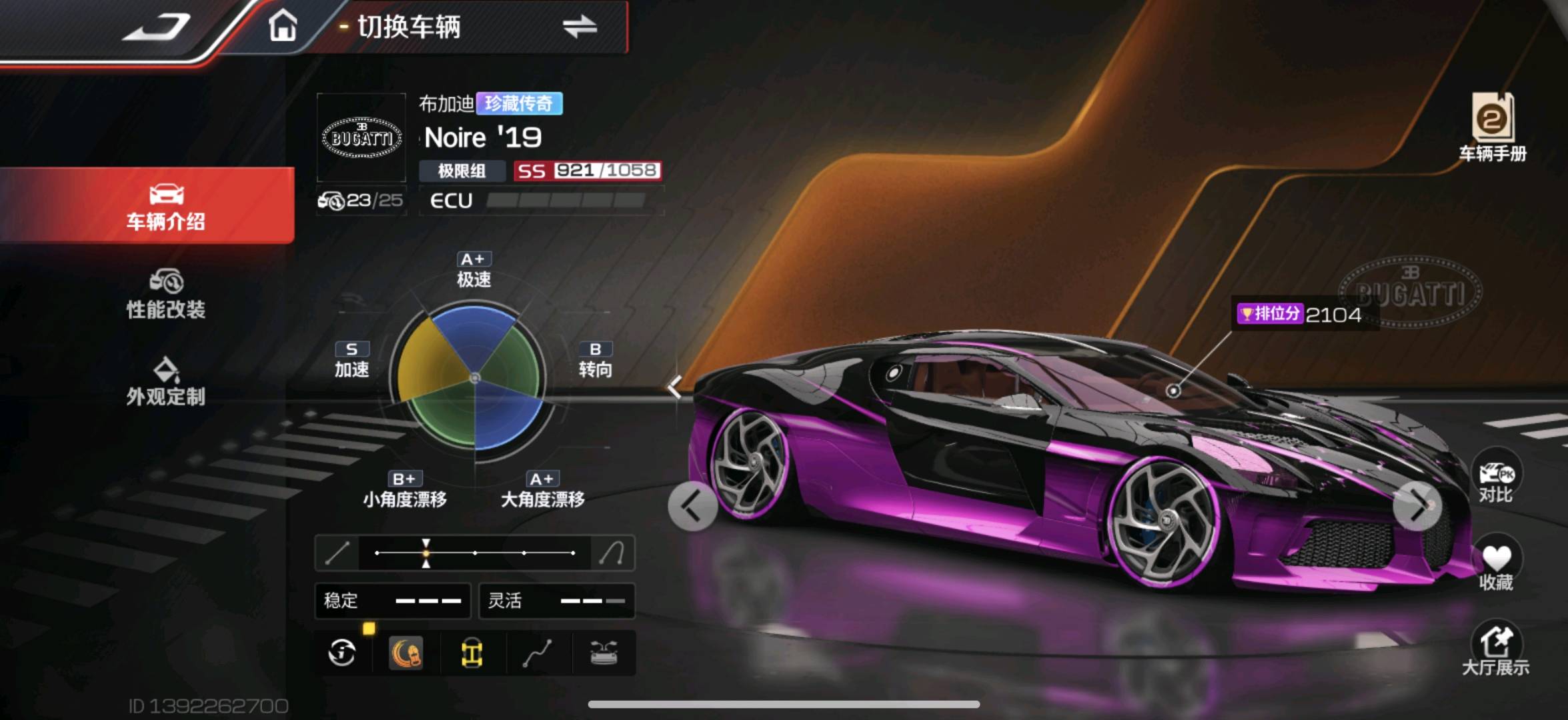Viewport: 1568px width, 720px height.
Task: Return to home via the house icon
Action: click(x=282, y=27)
